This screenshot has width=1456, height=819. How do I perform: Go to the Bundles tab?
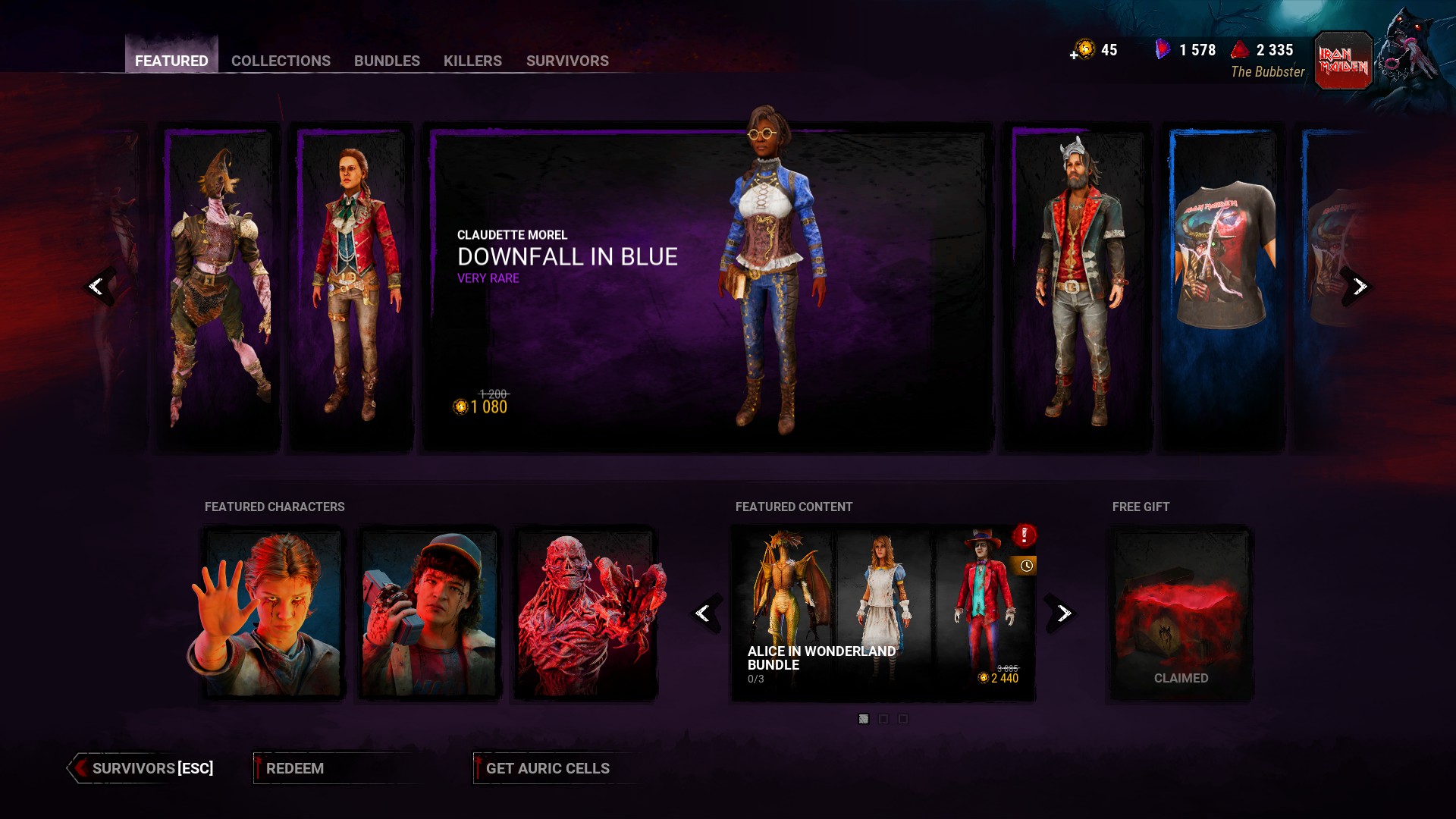[387, 61]
